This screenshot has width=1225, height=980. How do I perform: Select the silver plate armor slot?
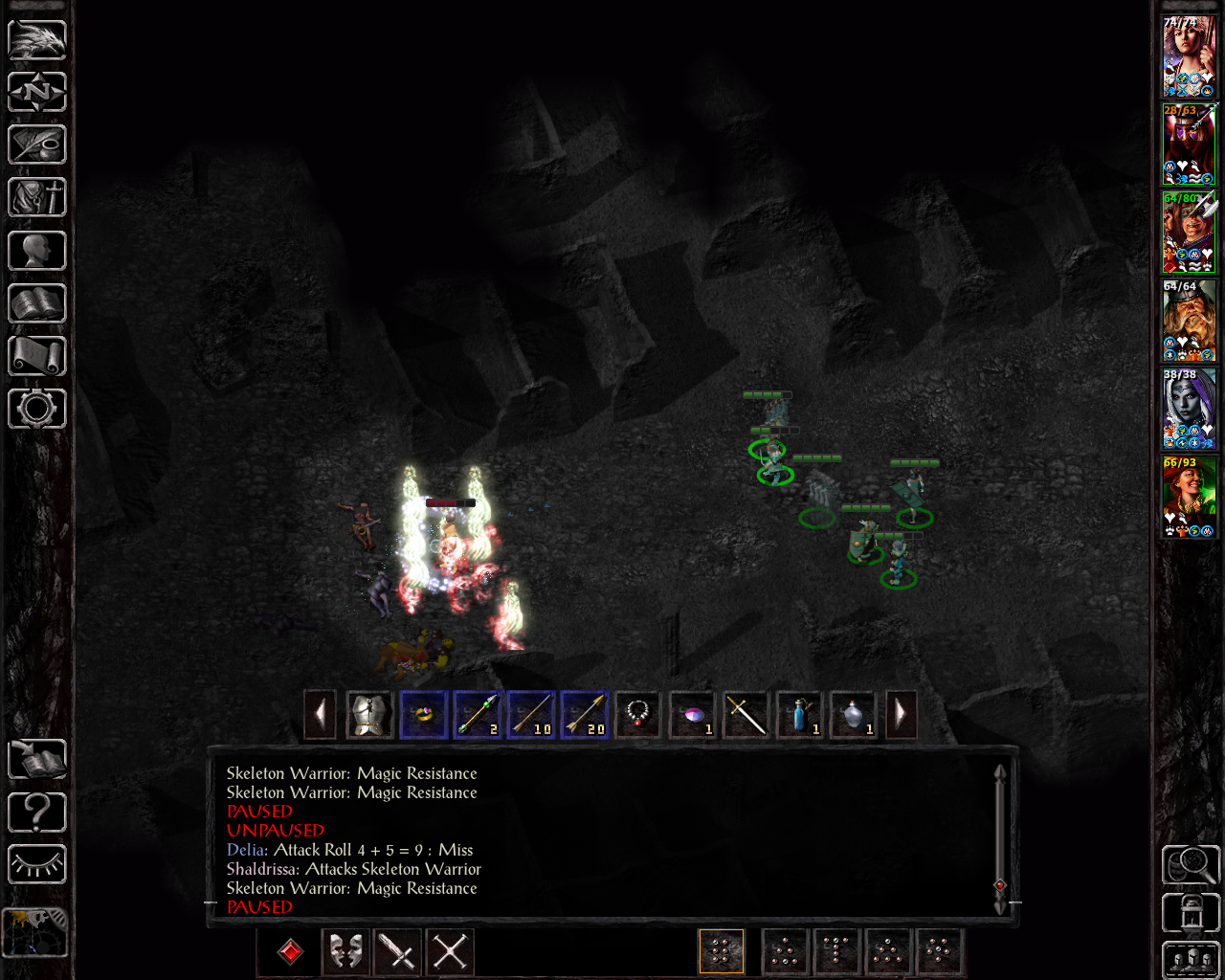coord(369,714)
